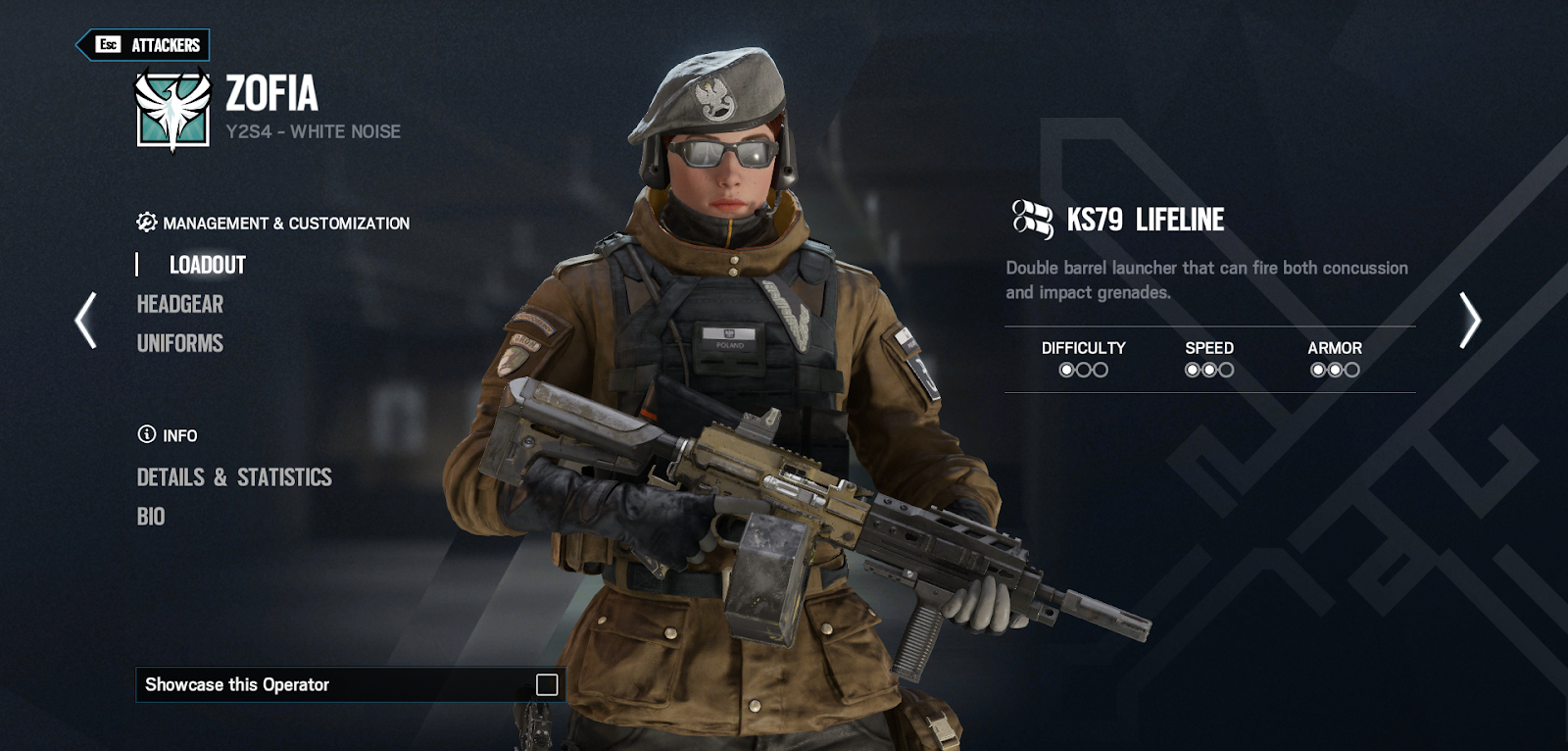Toggle the Showcase this Operator checkbox

[547, 684]
